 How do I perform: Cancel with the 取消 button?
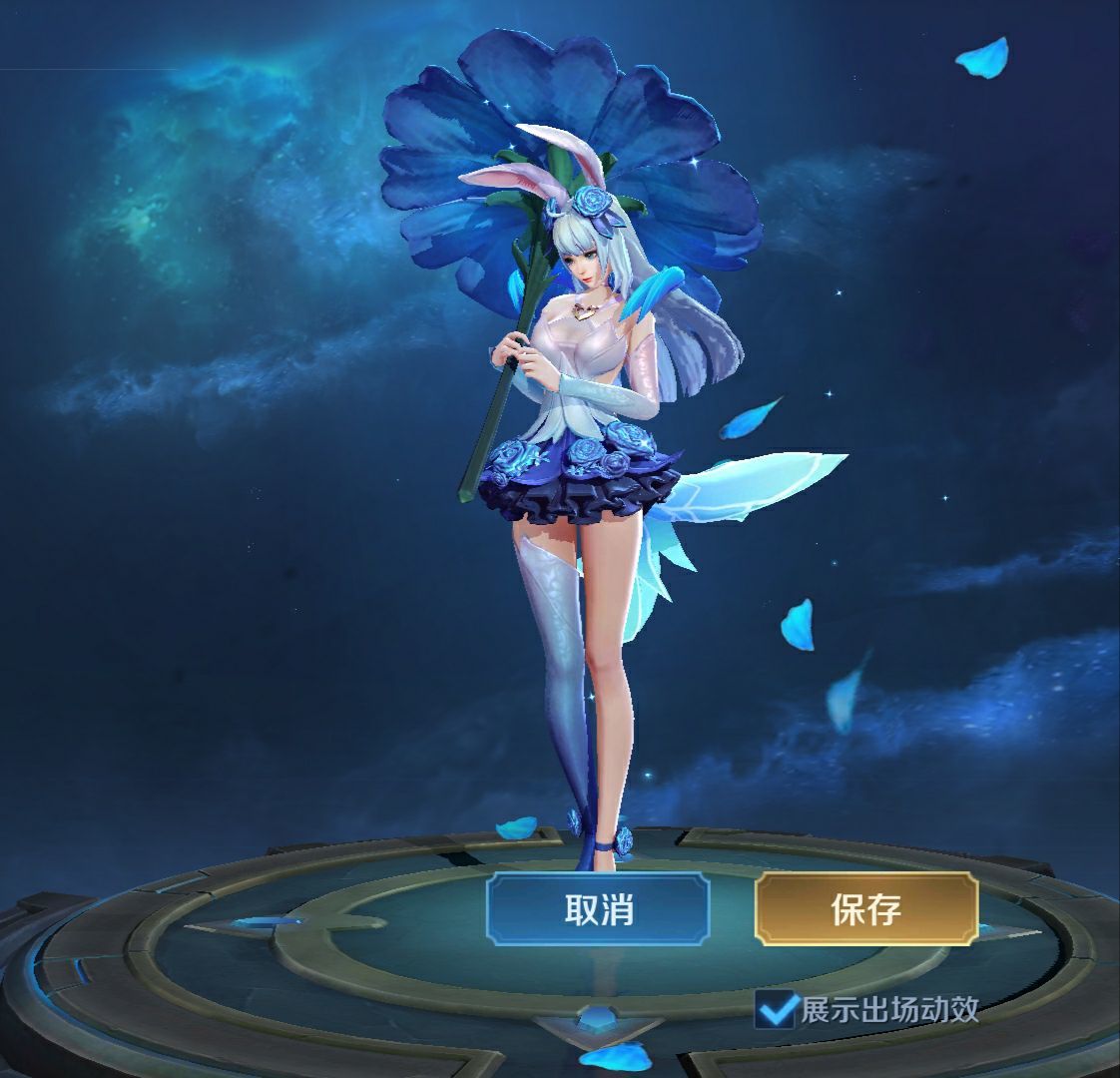(598, 908)
